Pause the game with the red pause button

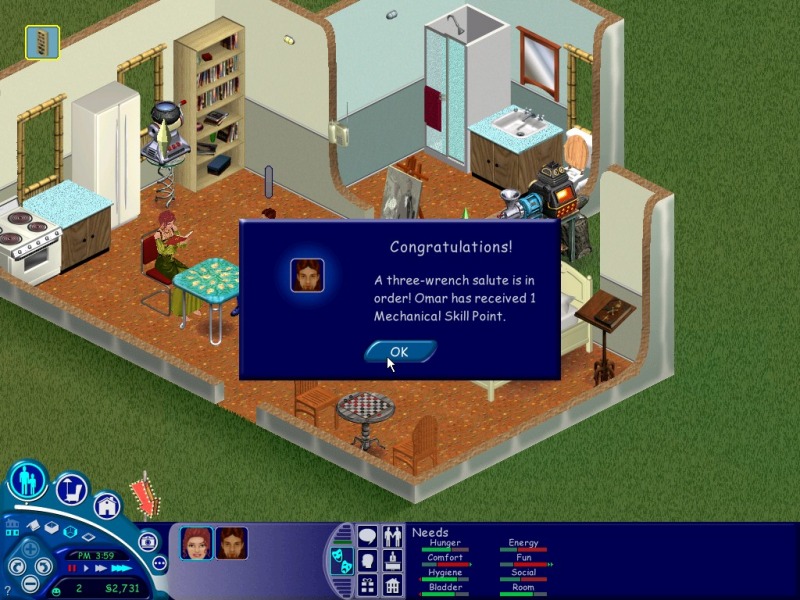click(x=72, y=568)
